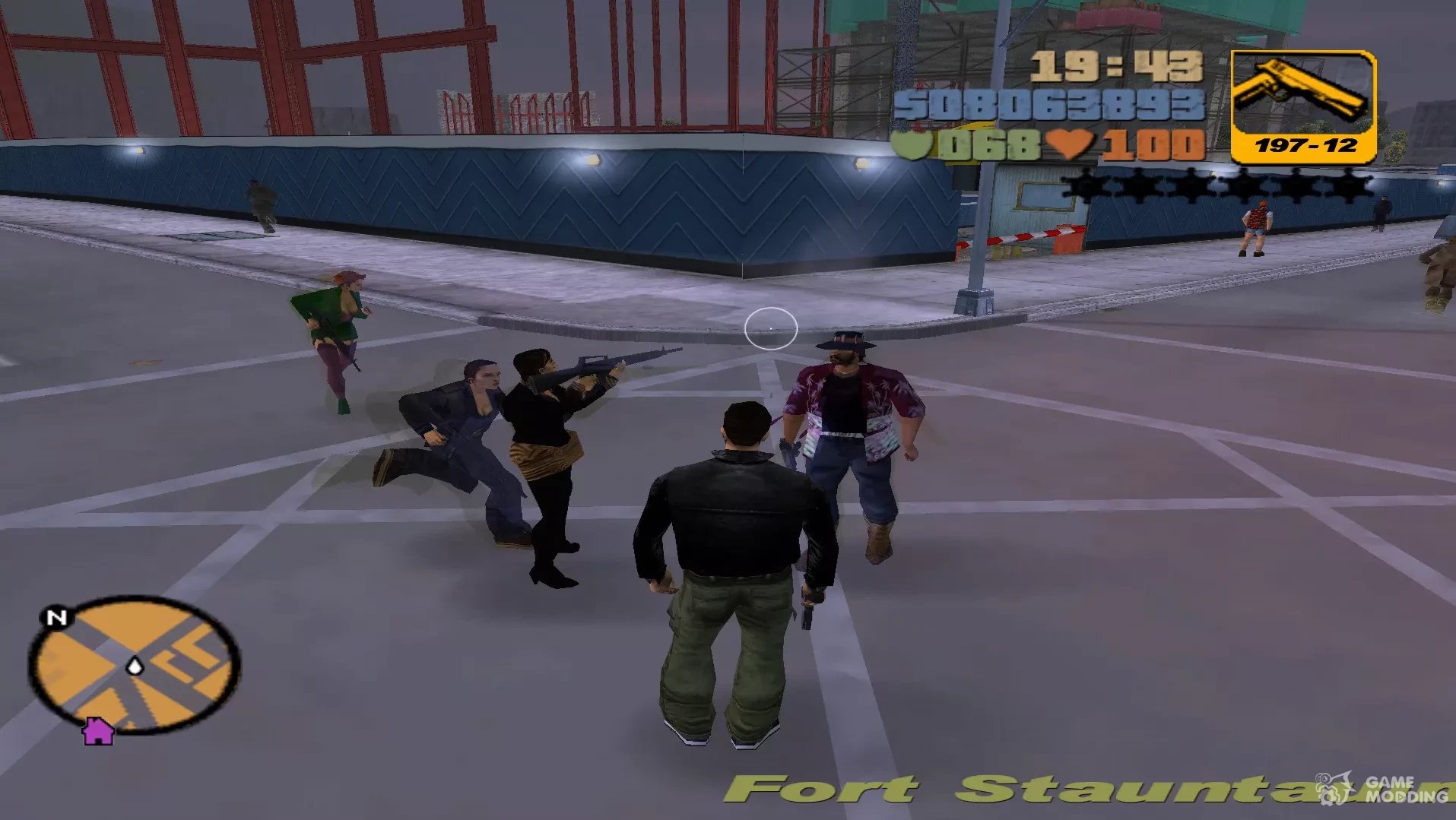
Task: Select the pistol weapon icon
Action: pos(1302,95)
